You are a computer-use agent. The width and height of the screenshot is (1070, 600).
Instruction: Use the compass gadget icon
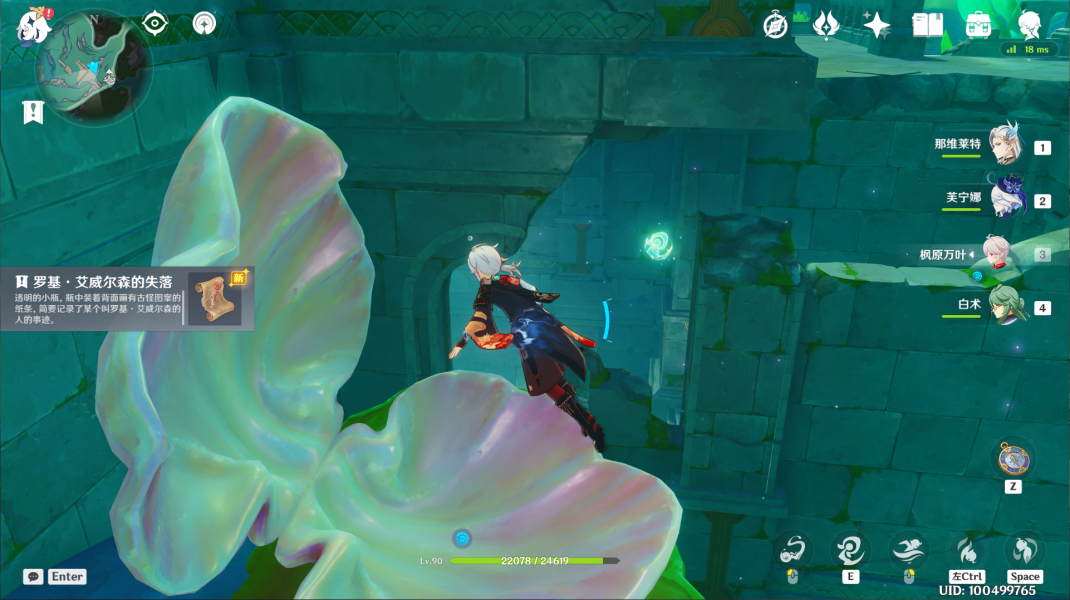tap(1012, 460)
